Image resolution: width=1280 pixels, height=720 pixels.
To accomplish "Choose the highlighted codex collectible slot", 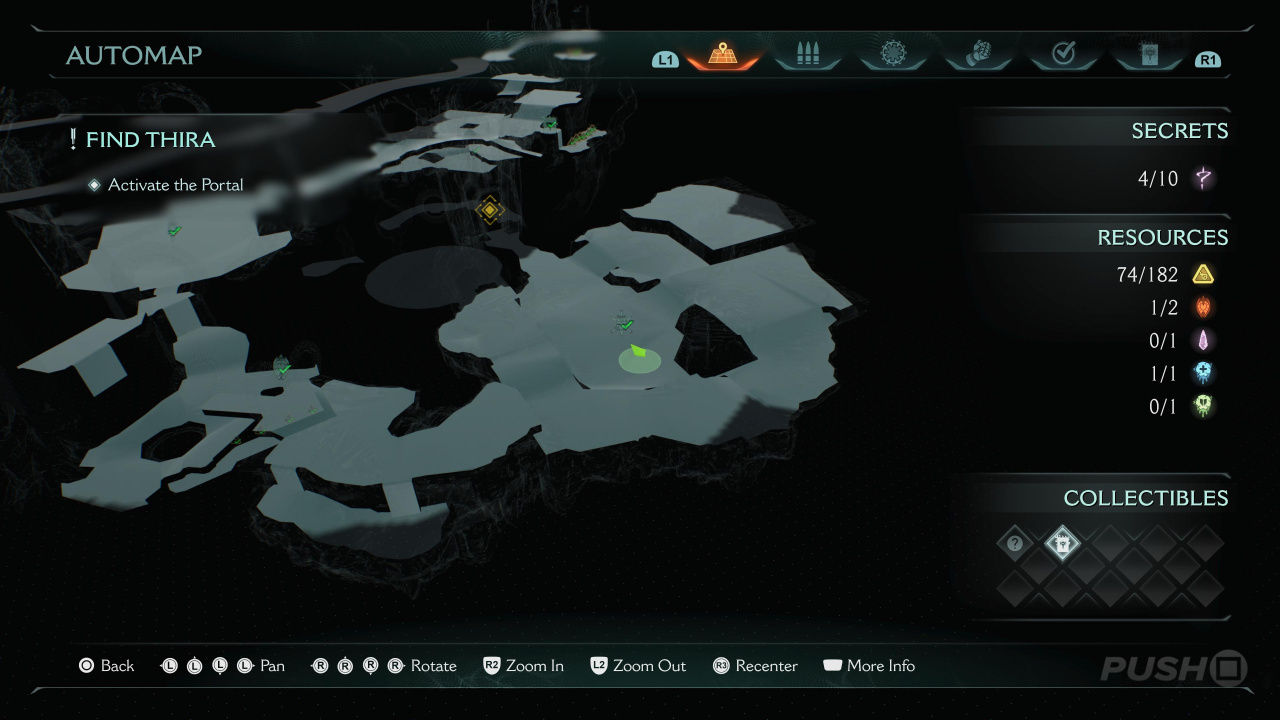I will pos(1062,544).
